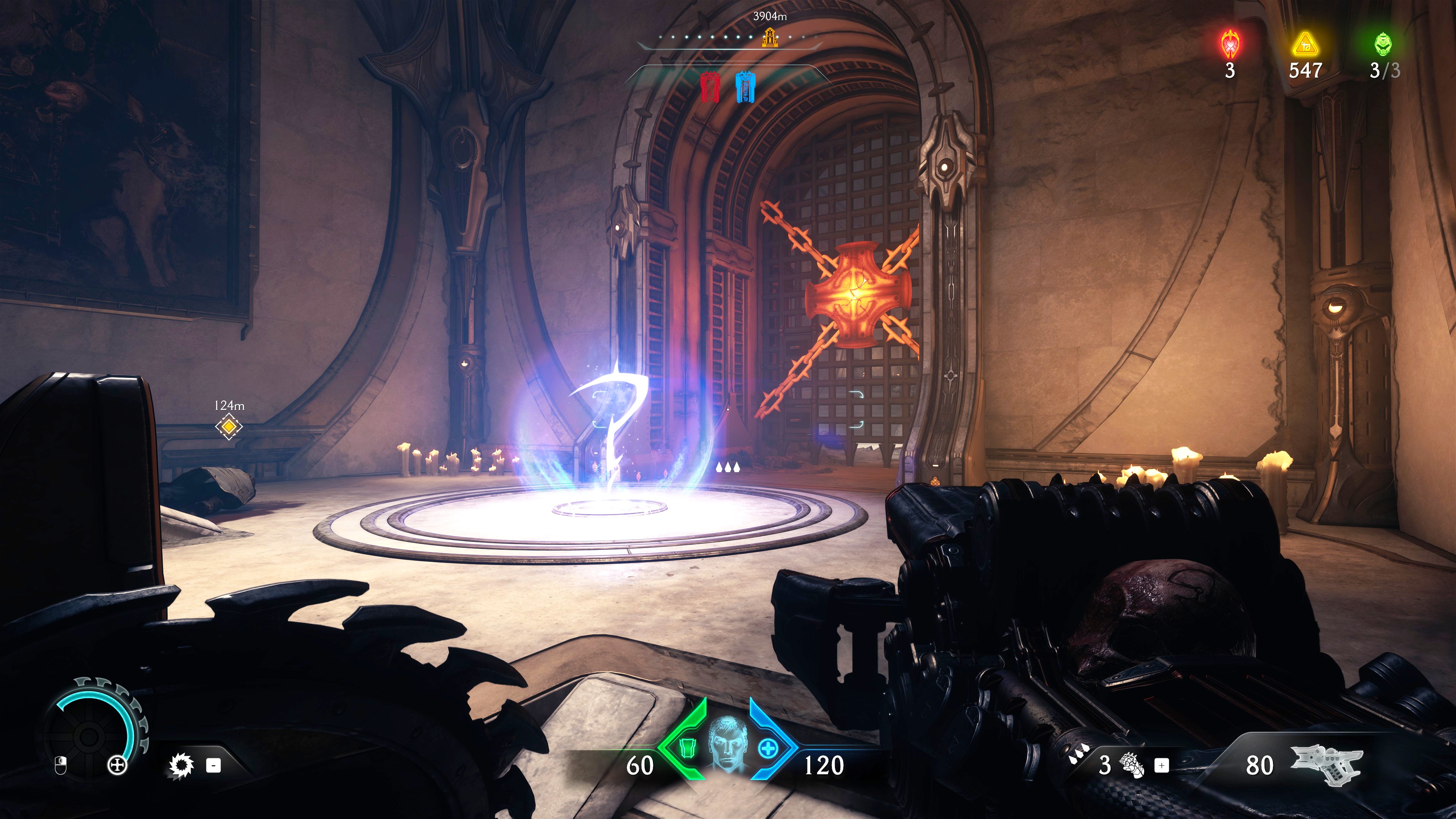The image size is (1456, 819).
Task: Select the red key icon
Action: [710, 87]
